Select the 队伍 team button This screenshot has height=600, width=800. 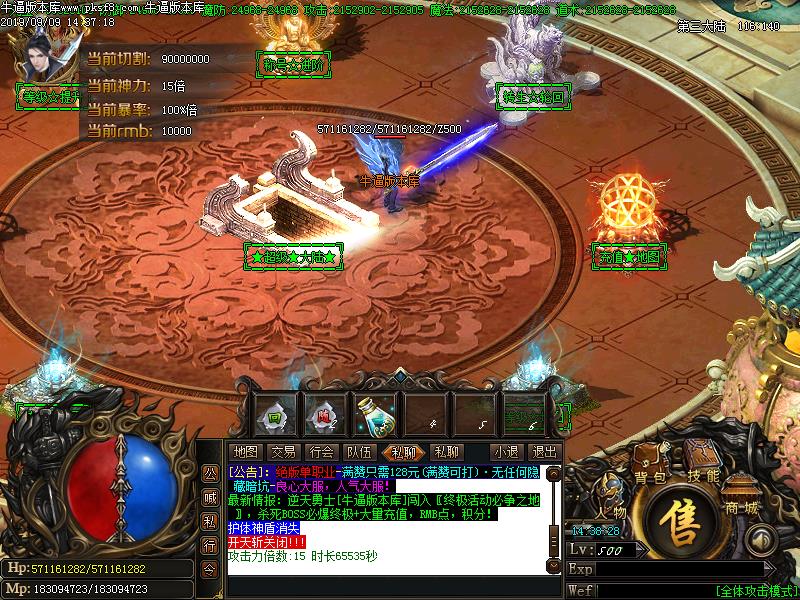pyautogui.click(x=359, y=452)
